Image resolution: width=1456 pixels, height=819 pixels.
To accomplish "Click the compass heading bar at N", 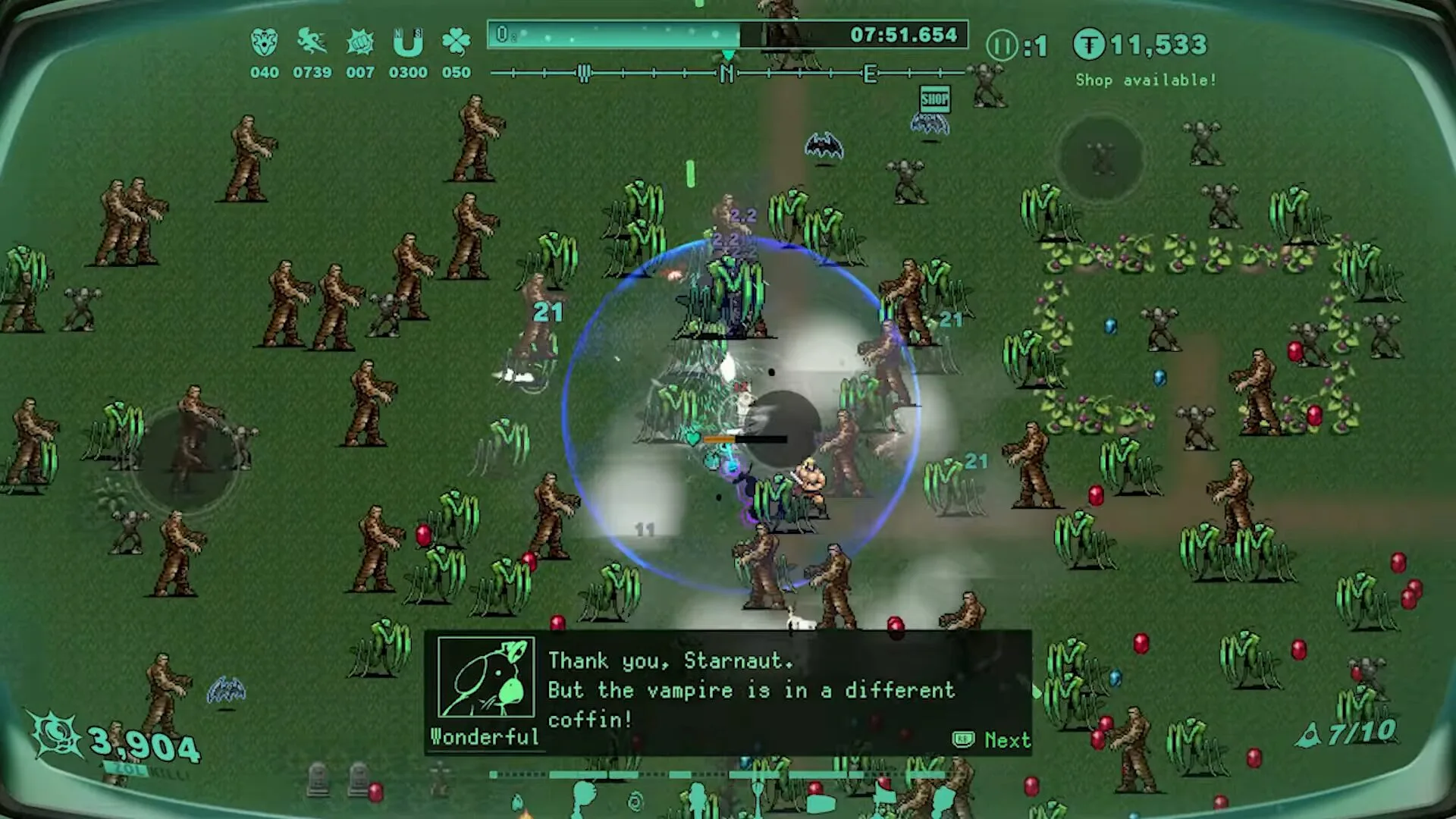I will point(726,74).
